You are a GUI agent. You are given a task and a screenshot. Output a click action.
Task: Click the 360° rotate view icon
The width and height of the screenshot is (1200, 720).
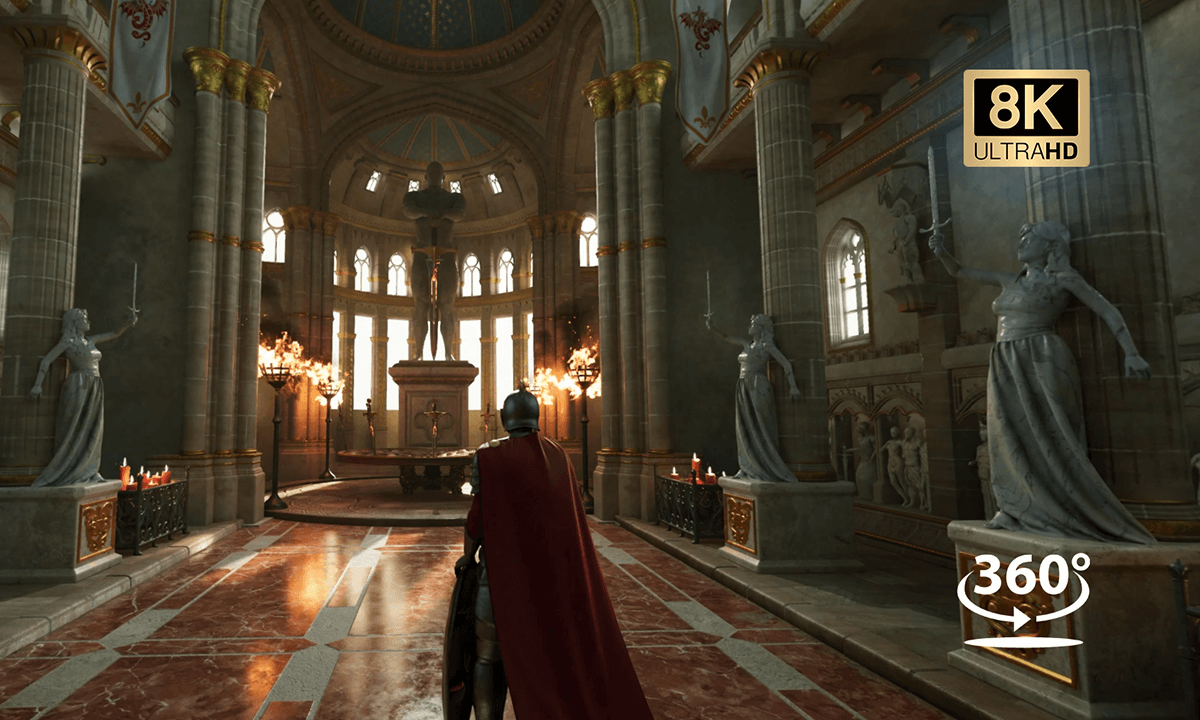[x=1022, y=598]
